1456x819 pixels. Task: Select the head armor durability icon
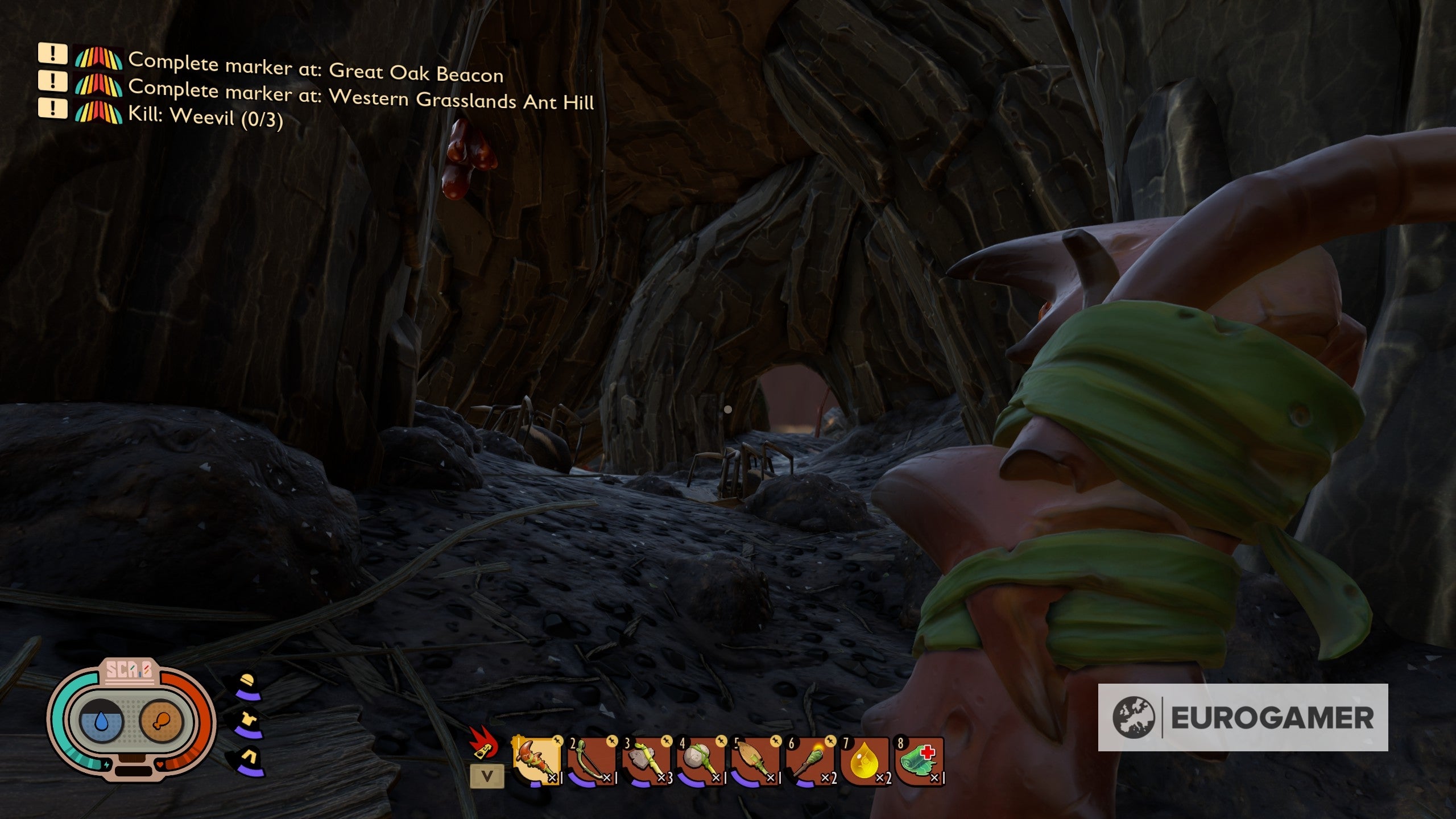(x=248, y=685)
